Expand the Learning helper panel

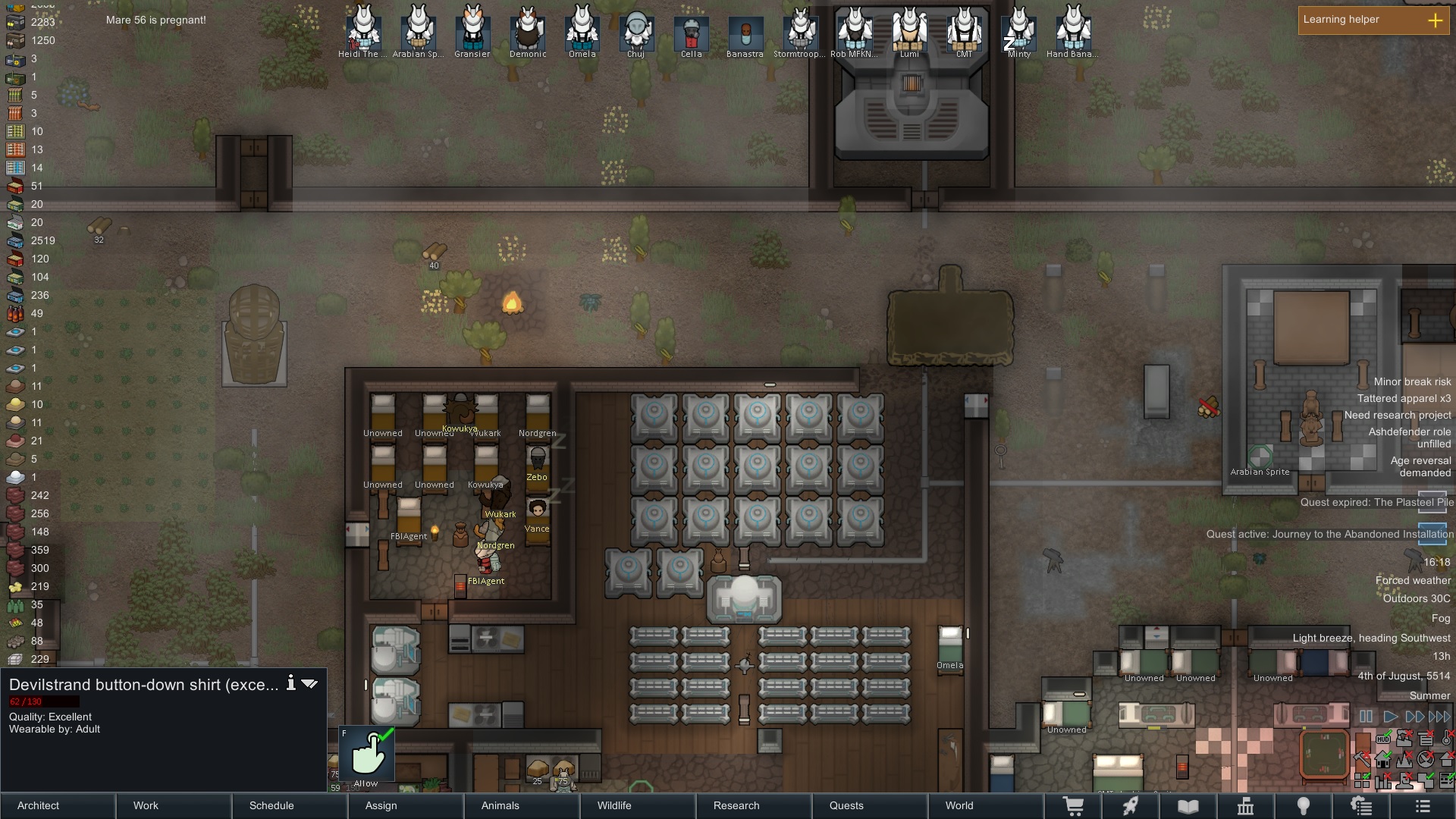point(1435,20)
